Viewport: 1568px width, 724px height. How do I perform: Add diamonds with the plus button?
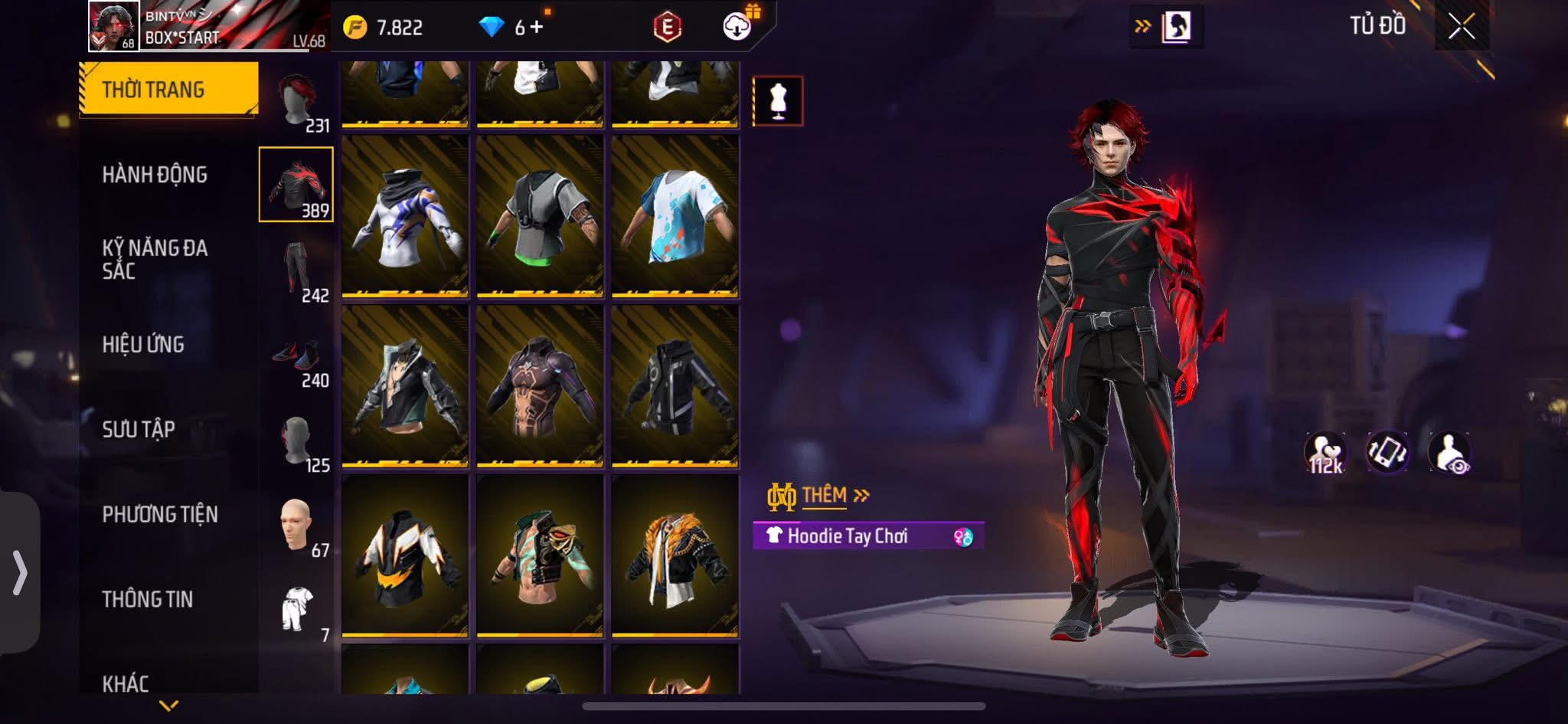point(537,28)
